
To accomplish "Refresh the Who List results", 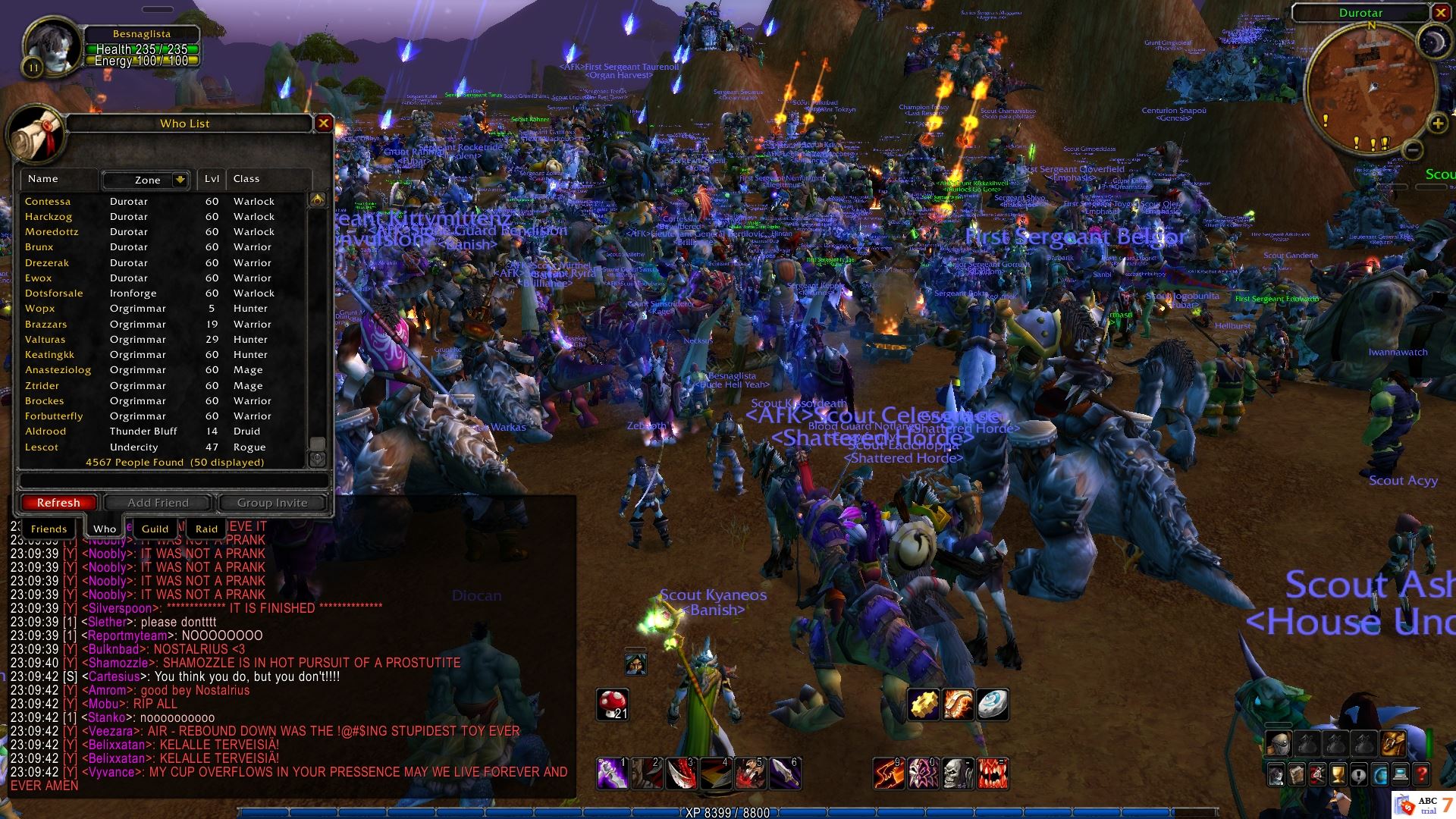I will pyautogui.click(x=58, y=503).
